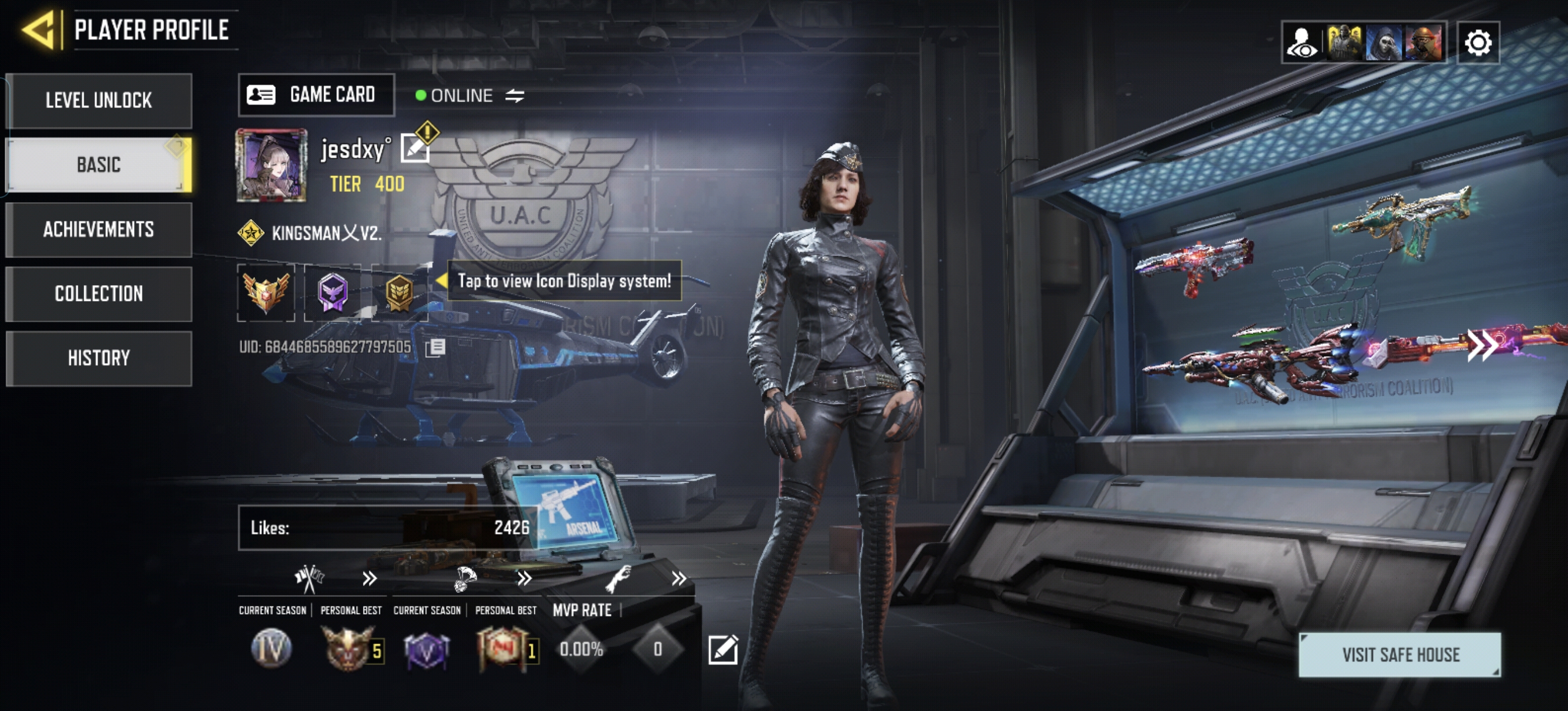Open the KINGSMAN clan name link

(326, 233)
